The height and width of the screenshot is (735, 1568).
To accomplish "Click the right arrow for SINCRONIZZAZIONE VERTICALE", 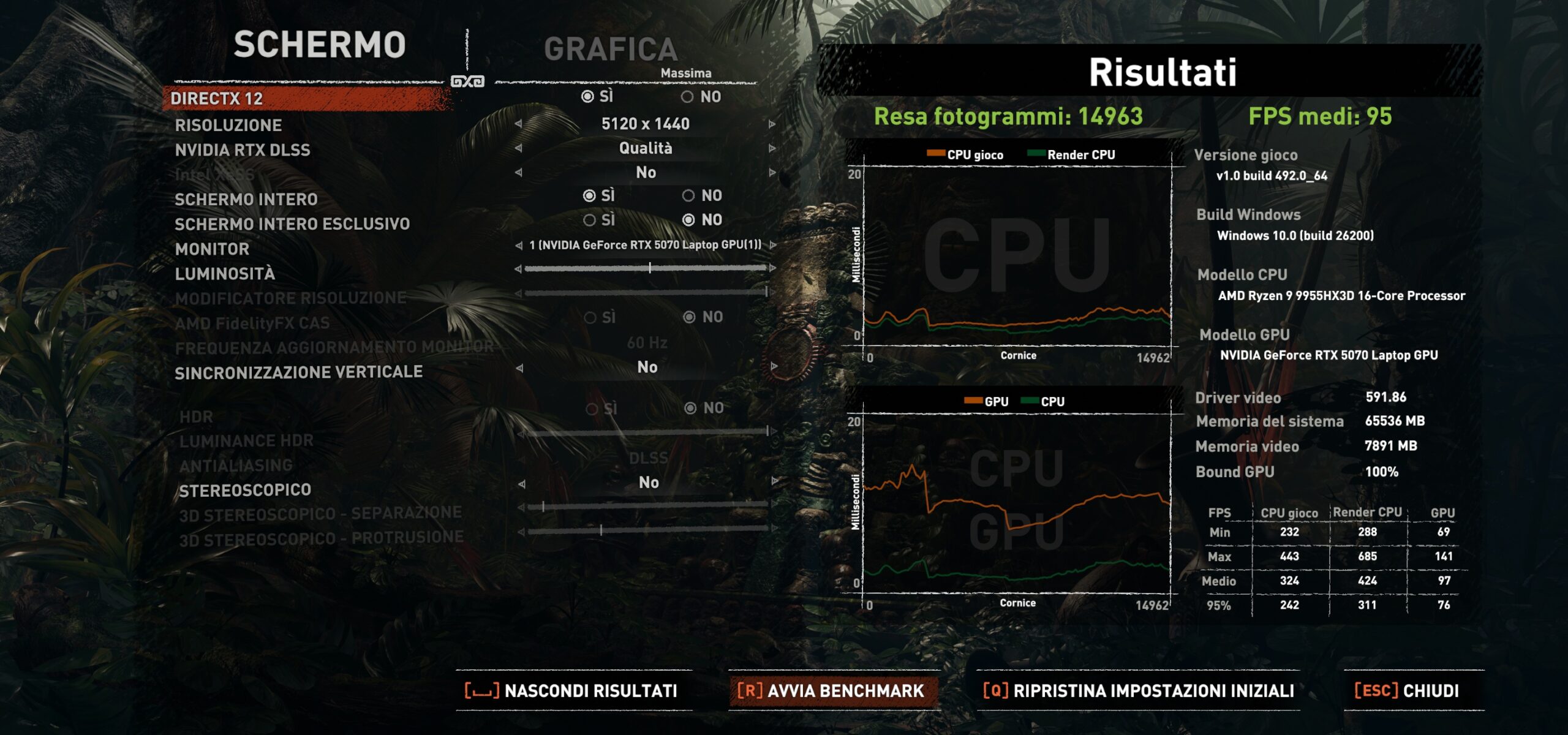I will [x=774, y=367].
